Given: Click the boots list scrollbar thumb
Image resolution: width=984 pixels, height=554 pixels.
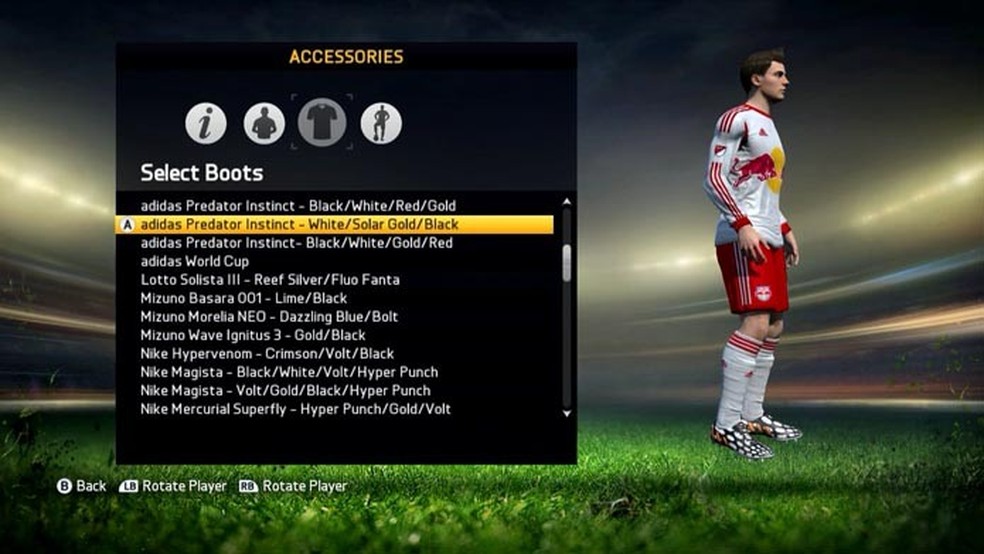Looking at the screenshot, I should [x=567, y=262].
